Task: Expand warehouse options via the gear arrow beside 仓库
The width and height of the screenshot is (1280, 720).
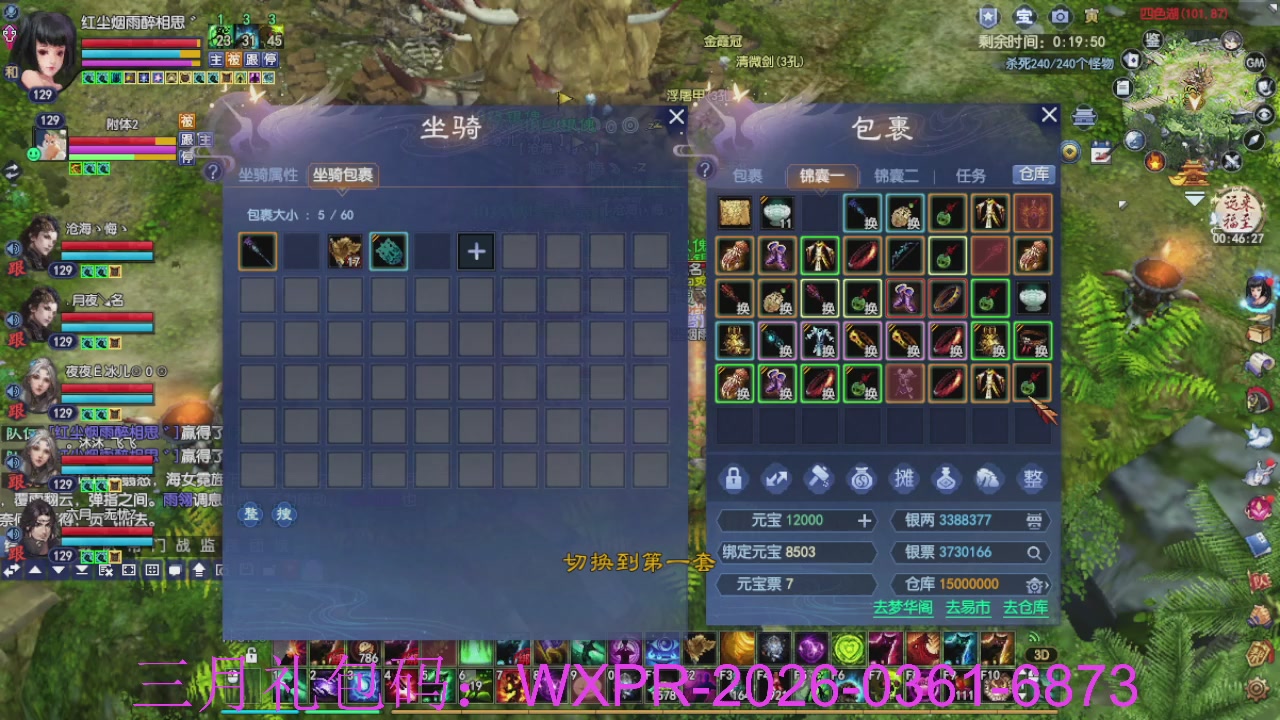Action: (x=1038, y=584)
